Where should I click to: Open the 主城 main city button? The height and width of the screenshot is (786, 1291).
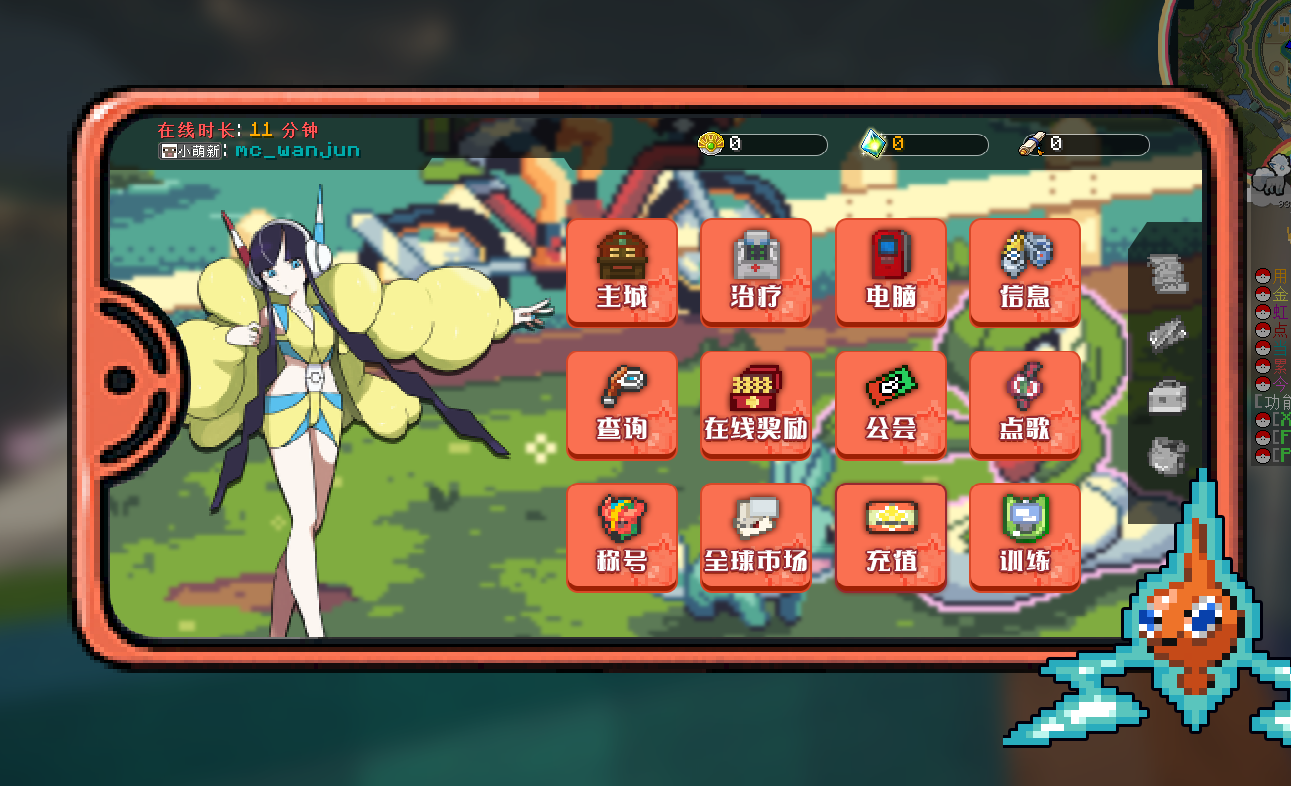pyautogui.click(x=622, y=271)
